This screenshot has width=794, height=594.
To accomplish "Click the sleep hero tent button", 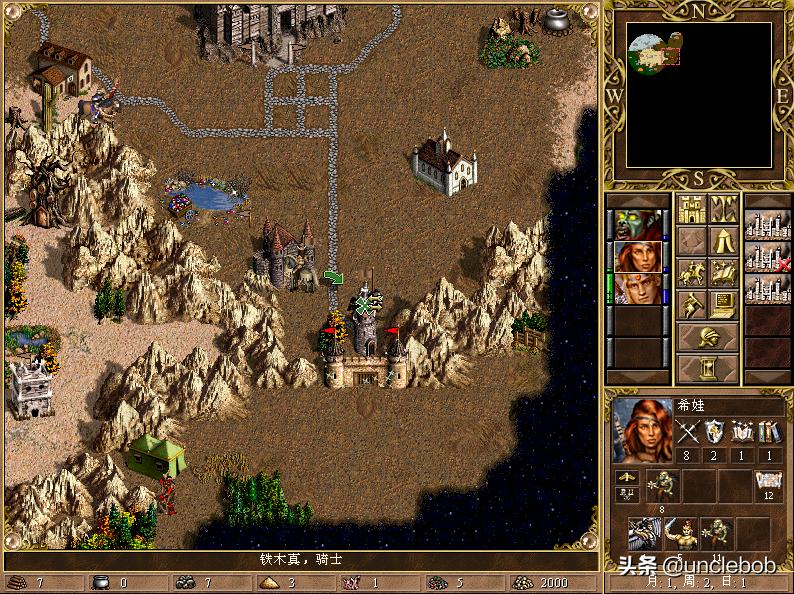I will [723, 241].
